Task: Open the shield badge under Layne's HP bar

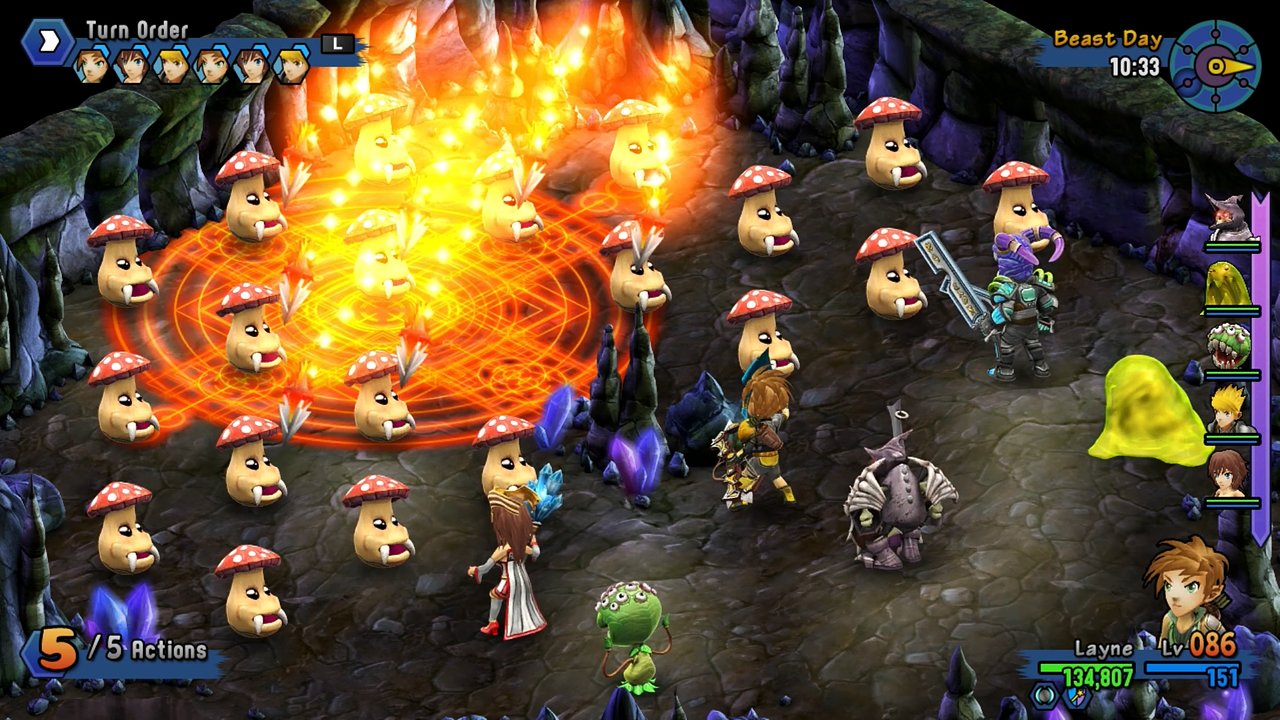Action: click(x=1077, y=697)
